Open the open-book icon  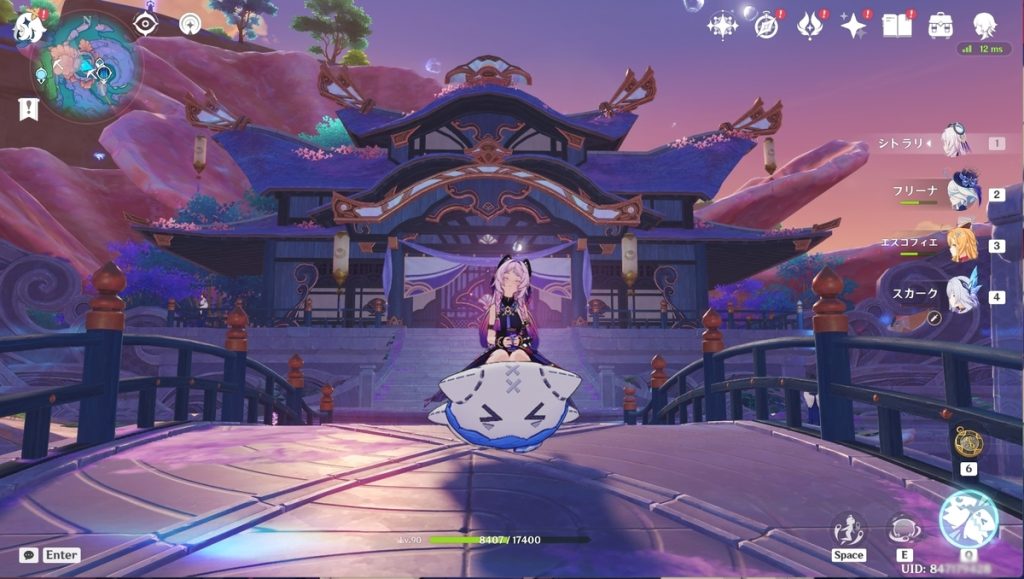[896, 25]
